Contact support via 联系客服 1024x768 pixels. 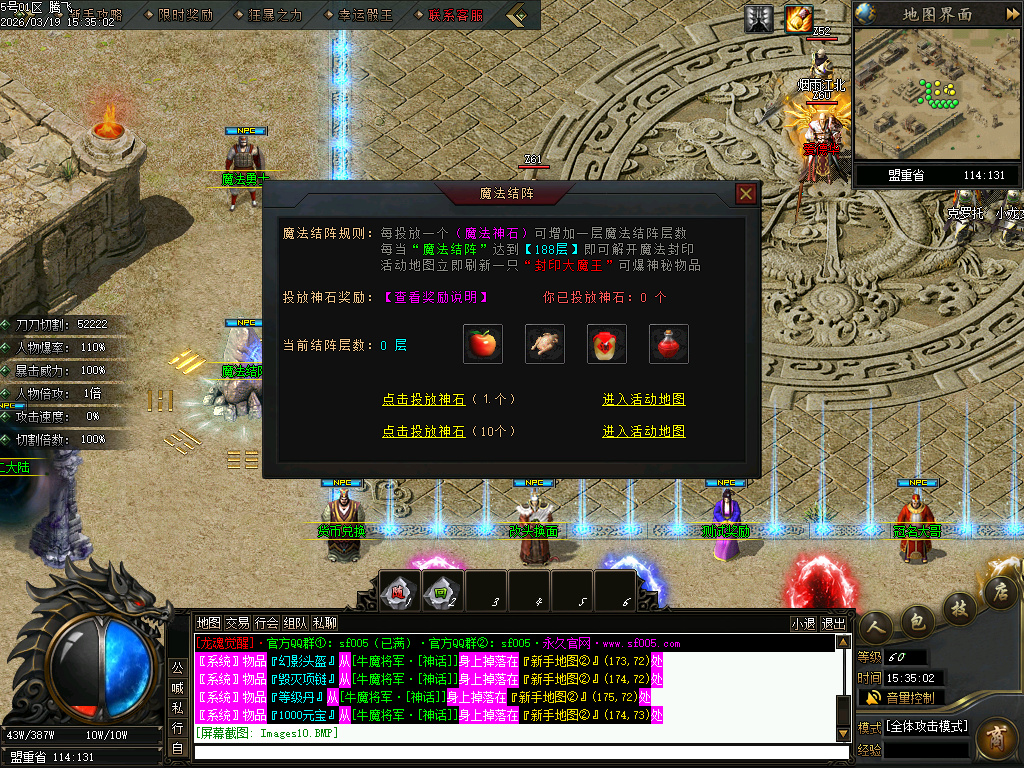click(448, 15)
